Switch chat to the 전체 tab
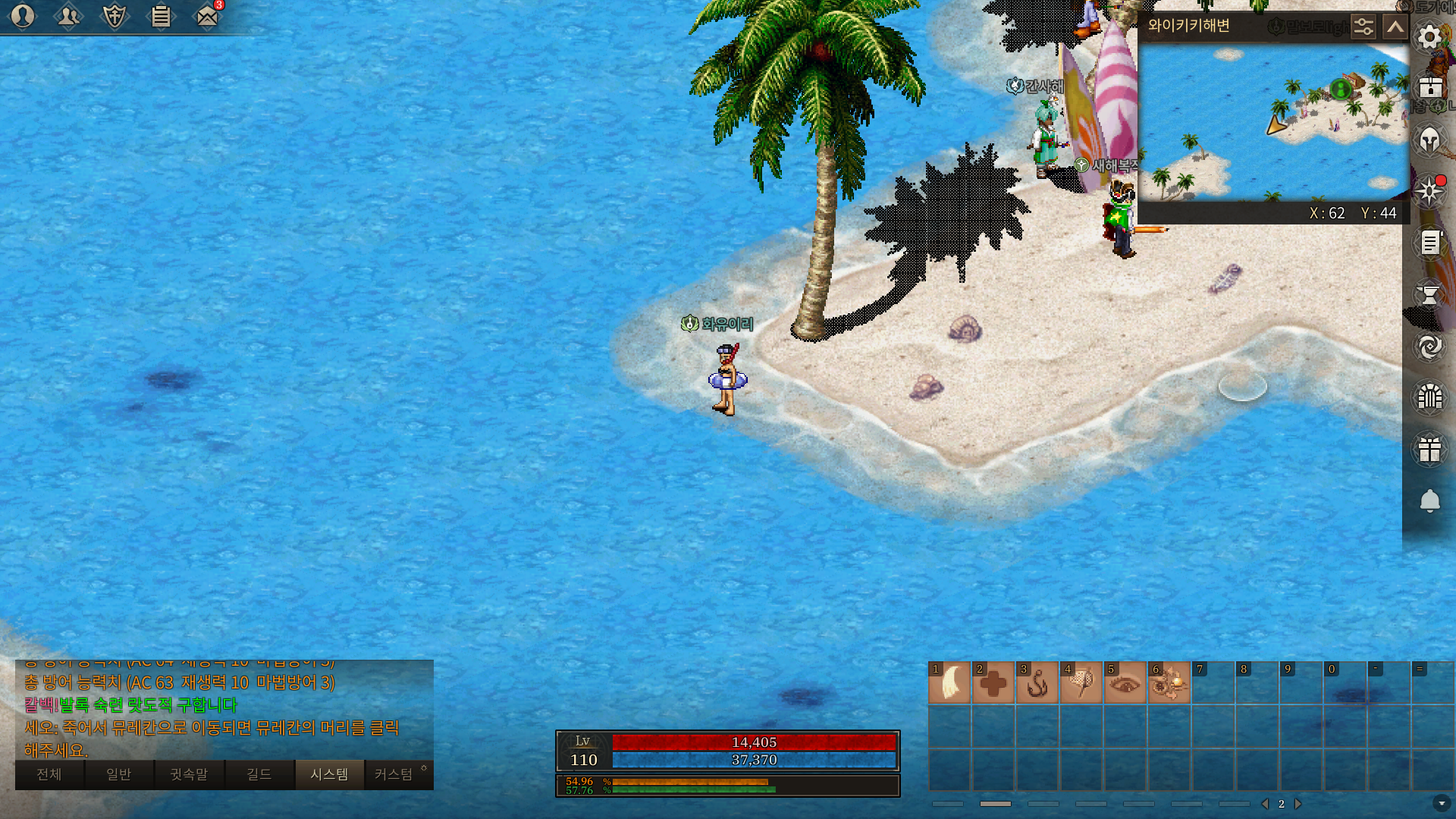The height and width of the screenshot is (819, 1456). 49,774
